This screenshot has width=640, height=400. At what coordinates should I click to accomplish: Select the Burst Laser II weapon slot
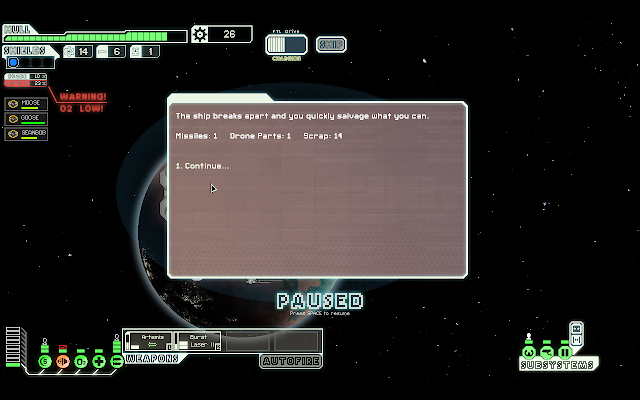(x=198, y=341)
